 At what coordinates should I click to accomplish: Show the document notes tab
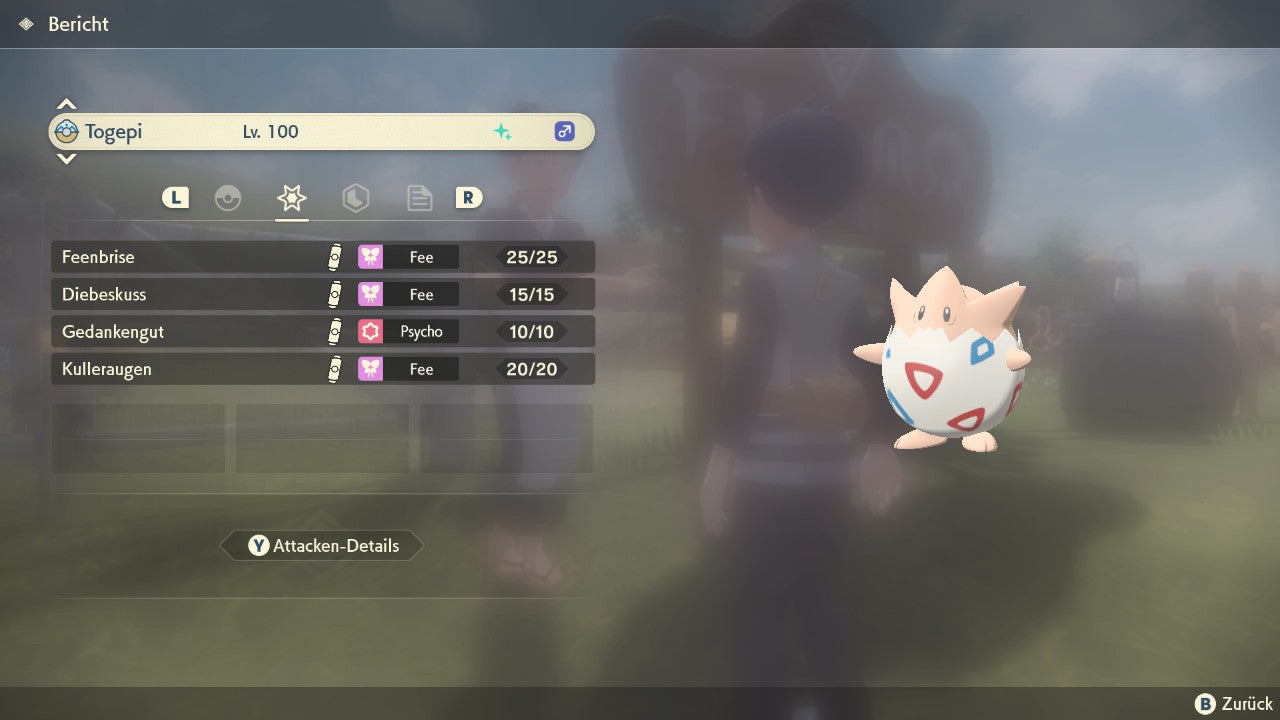pyautogui.click(x=419, y=198)
